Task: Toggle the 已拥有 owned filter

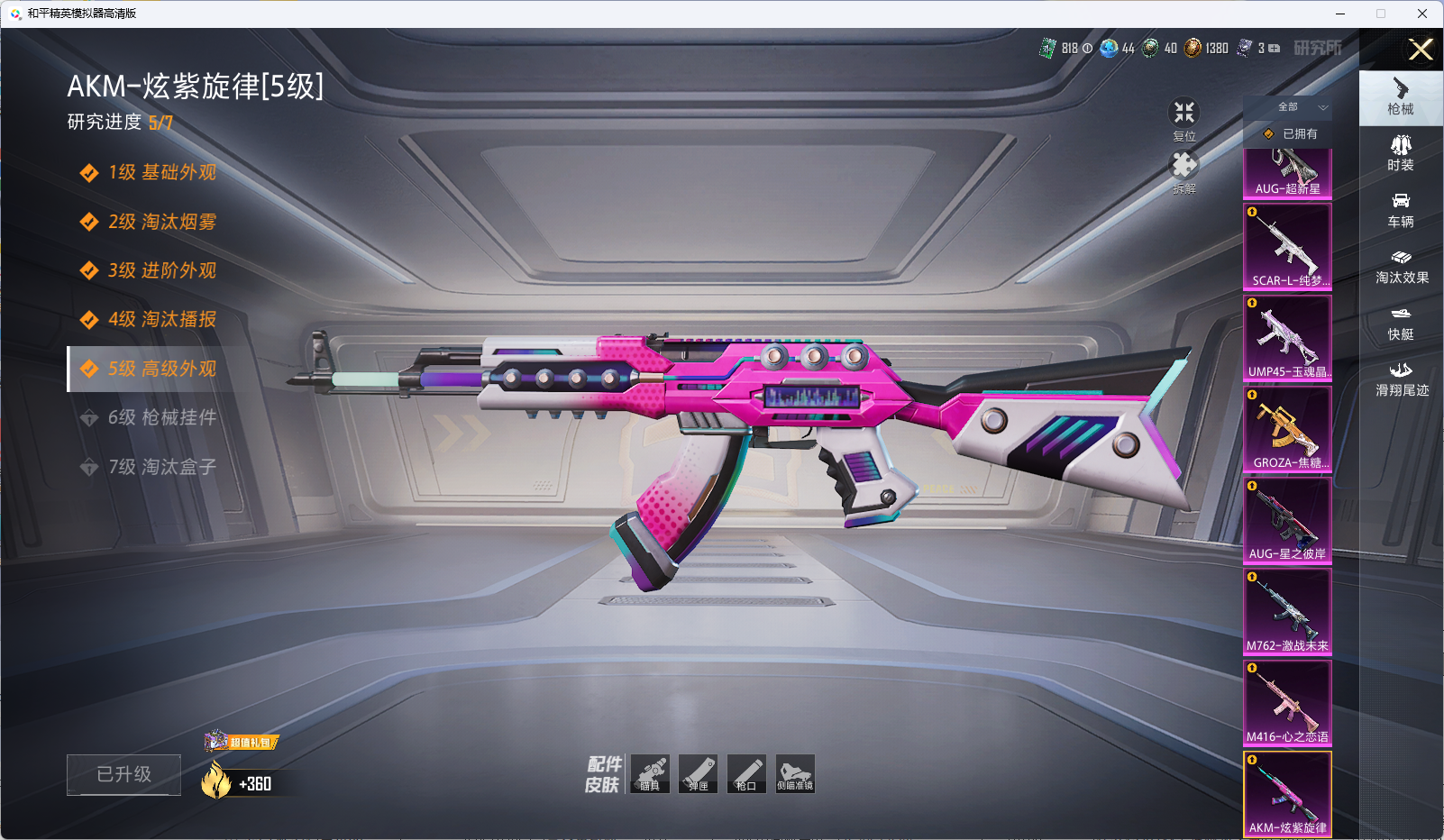Action: [1290, 133]
